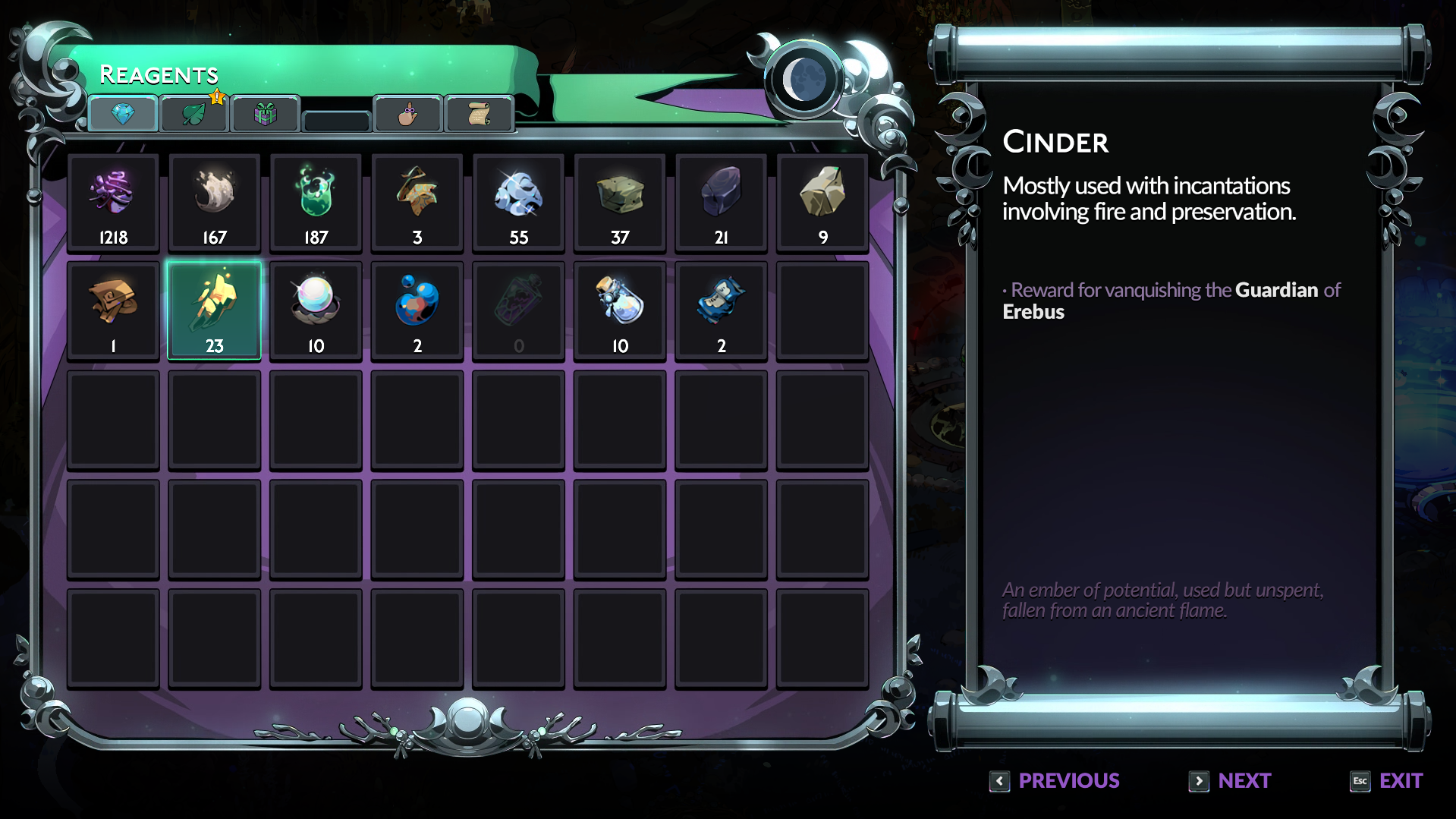This screenshot has height=819, width=1456.
Task: Pick the pale tan stone with 9
Action: tap(822, 203)
